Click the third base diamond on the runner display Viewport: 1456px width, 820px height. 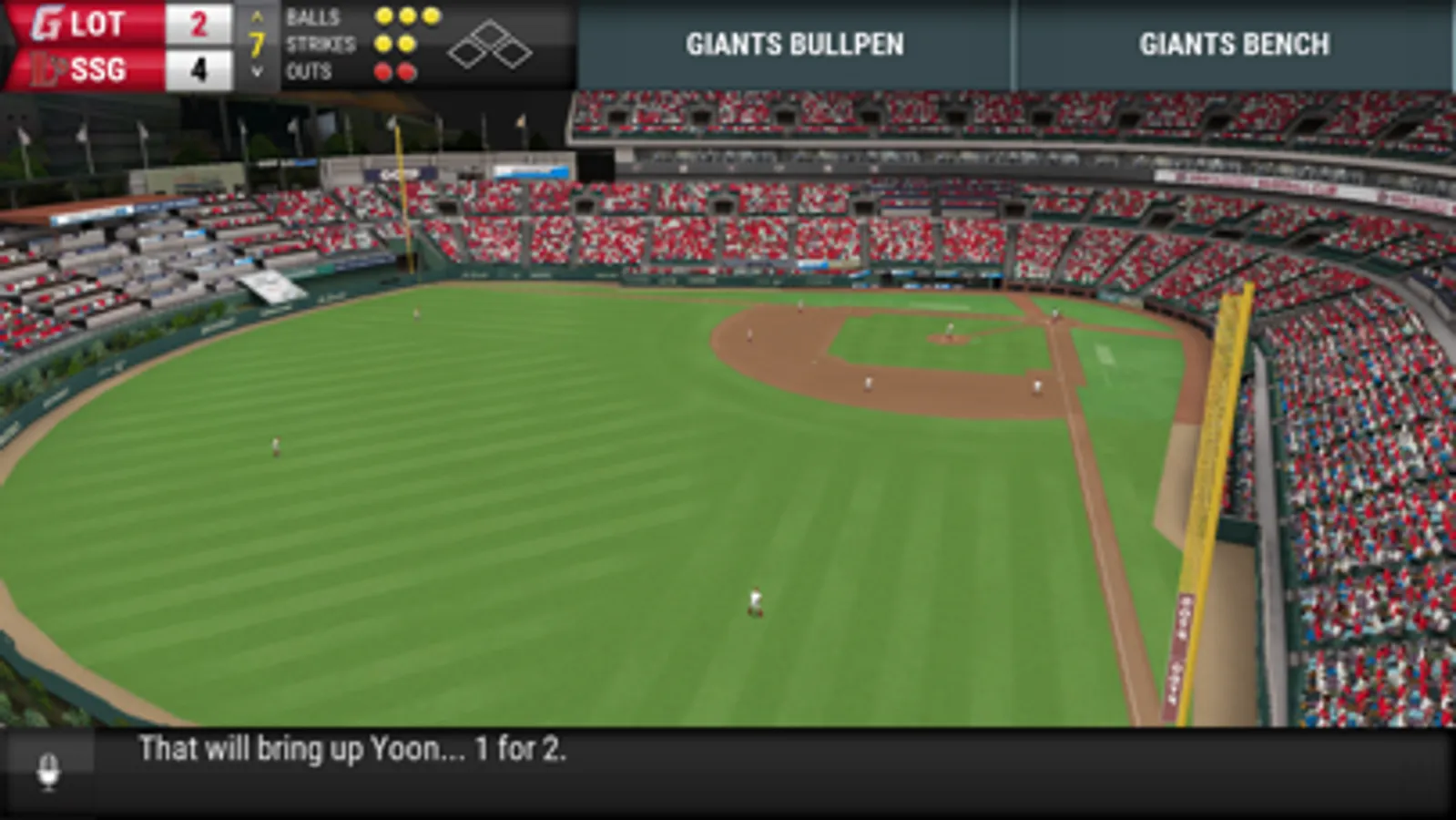click(x=468, y=53)
